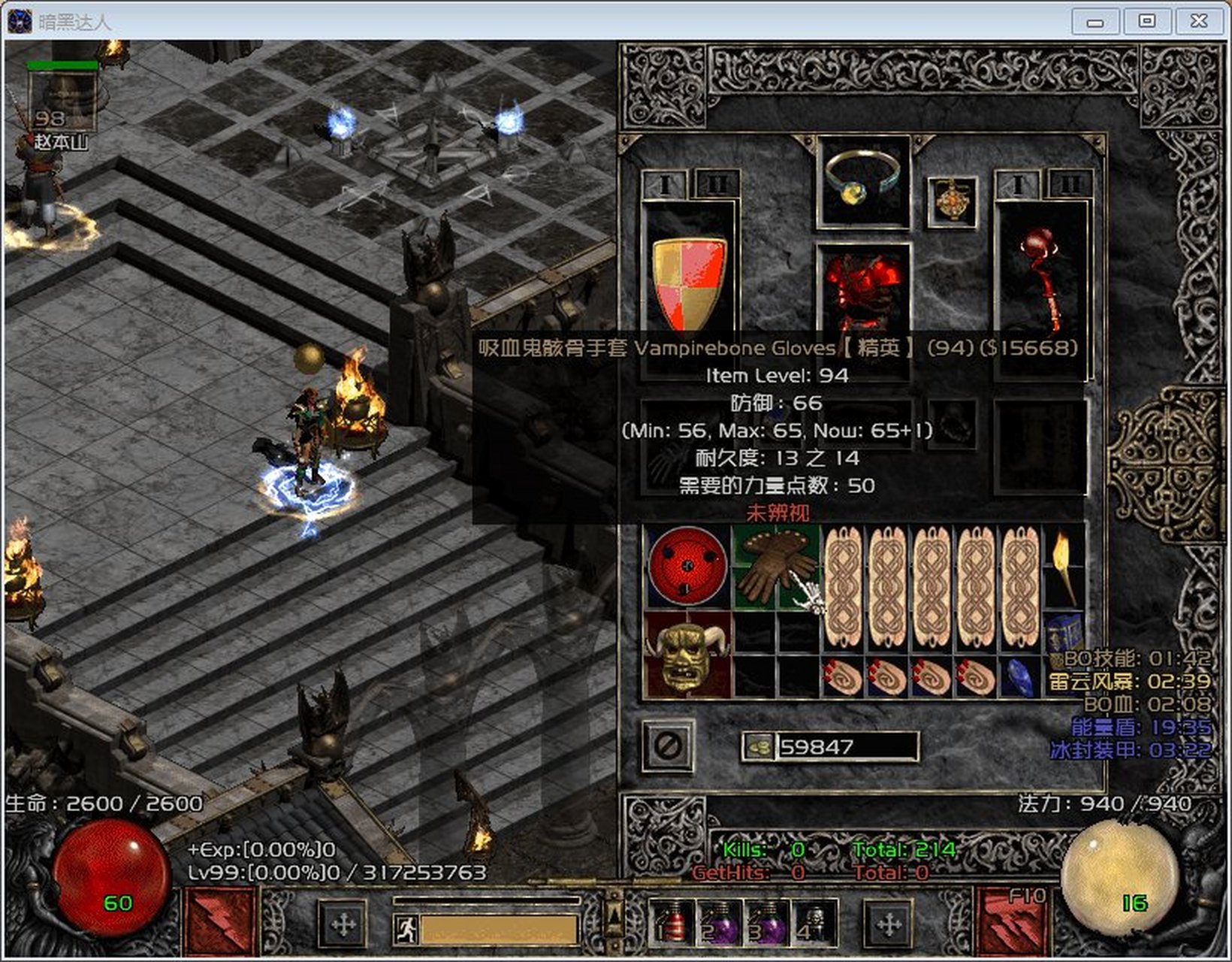Select the blue gem in inventory
The width and height of the screenshot is (1232, 962).
pos(1019,676)
